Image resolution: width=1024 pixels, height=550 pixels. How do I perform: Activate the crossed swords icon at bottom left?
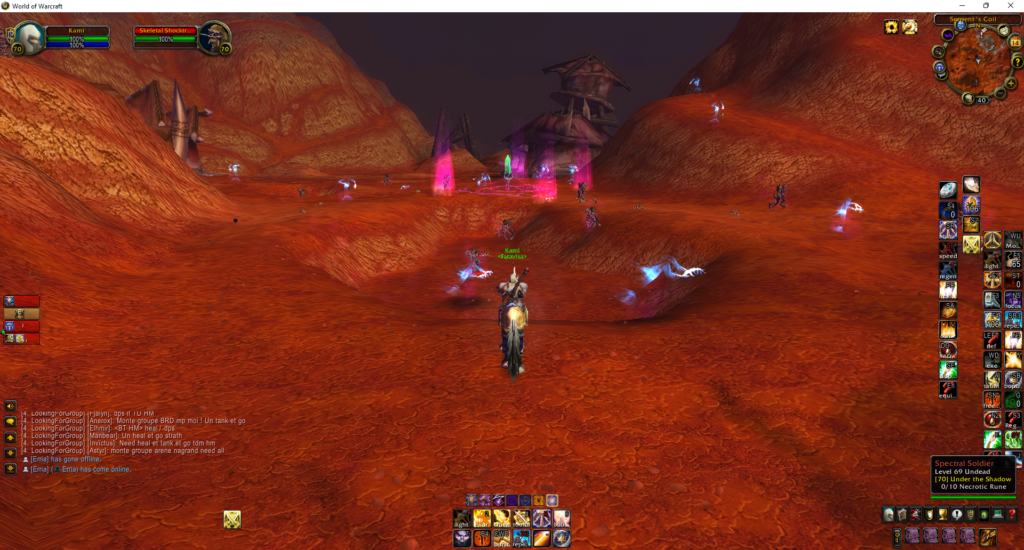232,518
